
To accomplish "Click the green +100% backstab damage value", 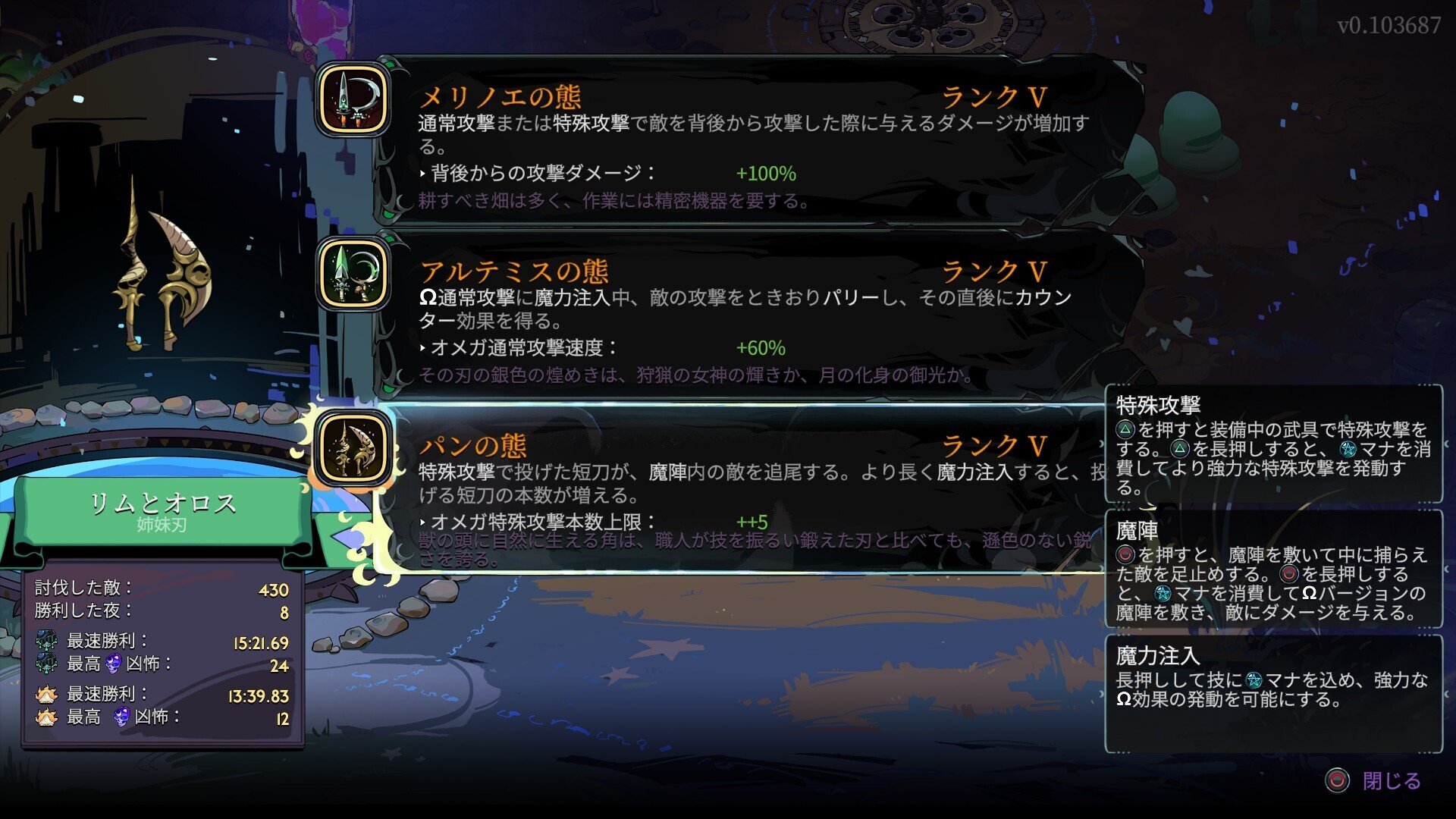I will (x=767, y=175).
